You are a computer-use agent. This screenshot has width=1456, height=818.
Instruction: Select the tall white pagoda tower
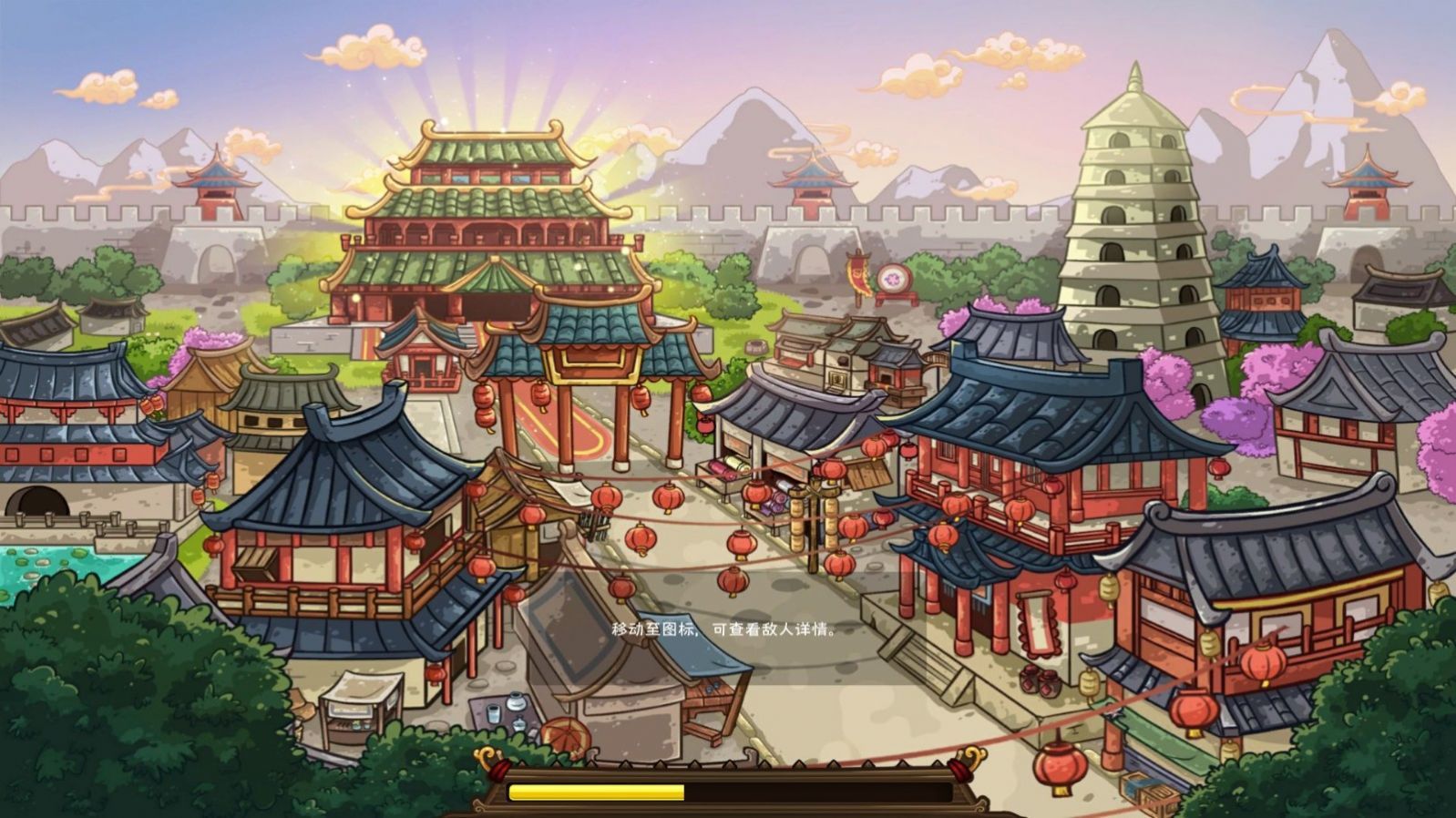(1133, 210)
